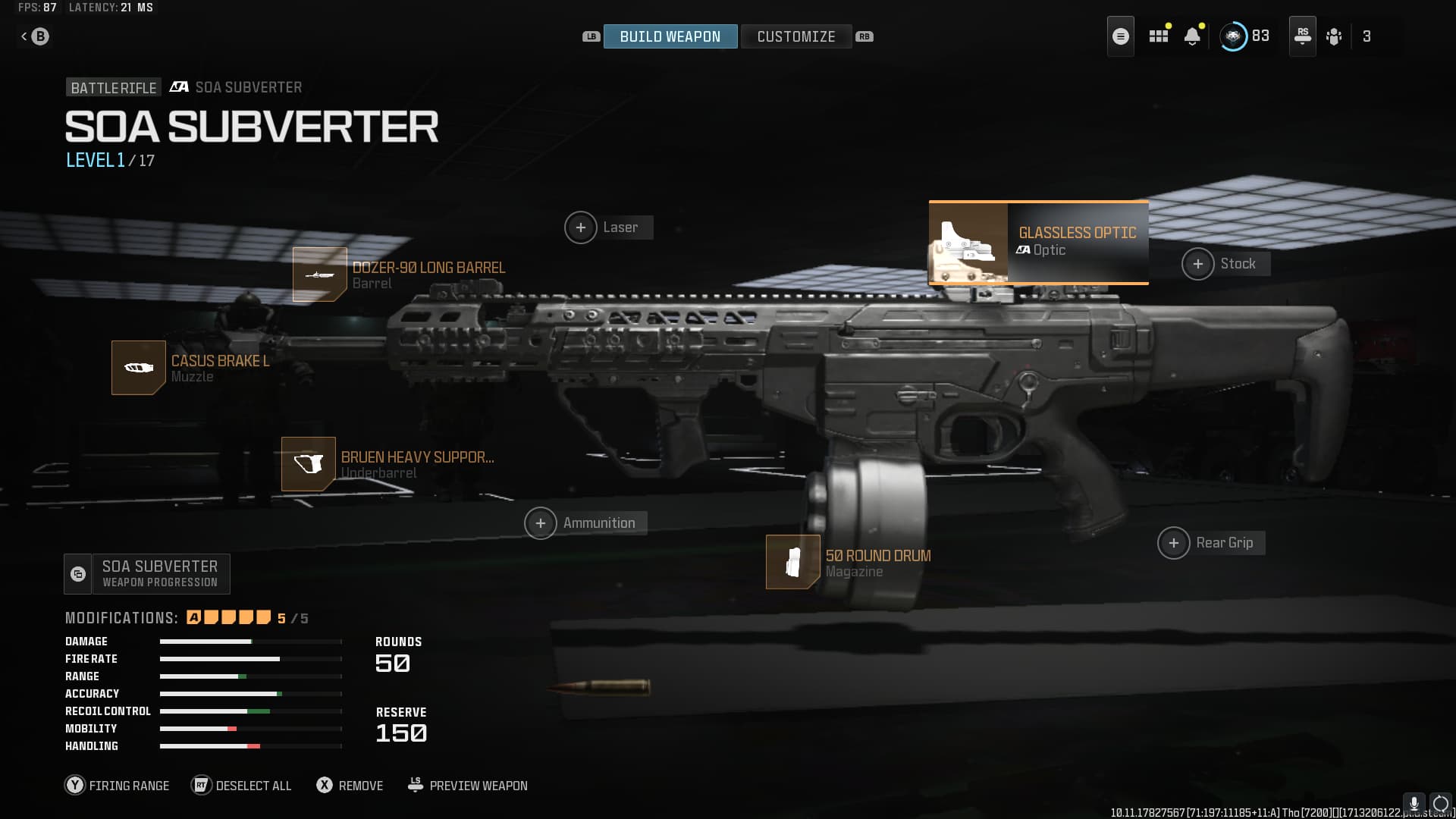Select the DOZER-90 Long Barrel attachment icon
This screenshot has width=1456, height=819.
pos(319,275)
